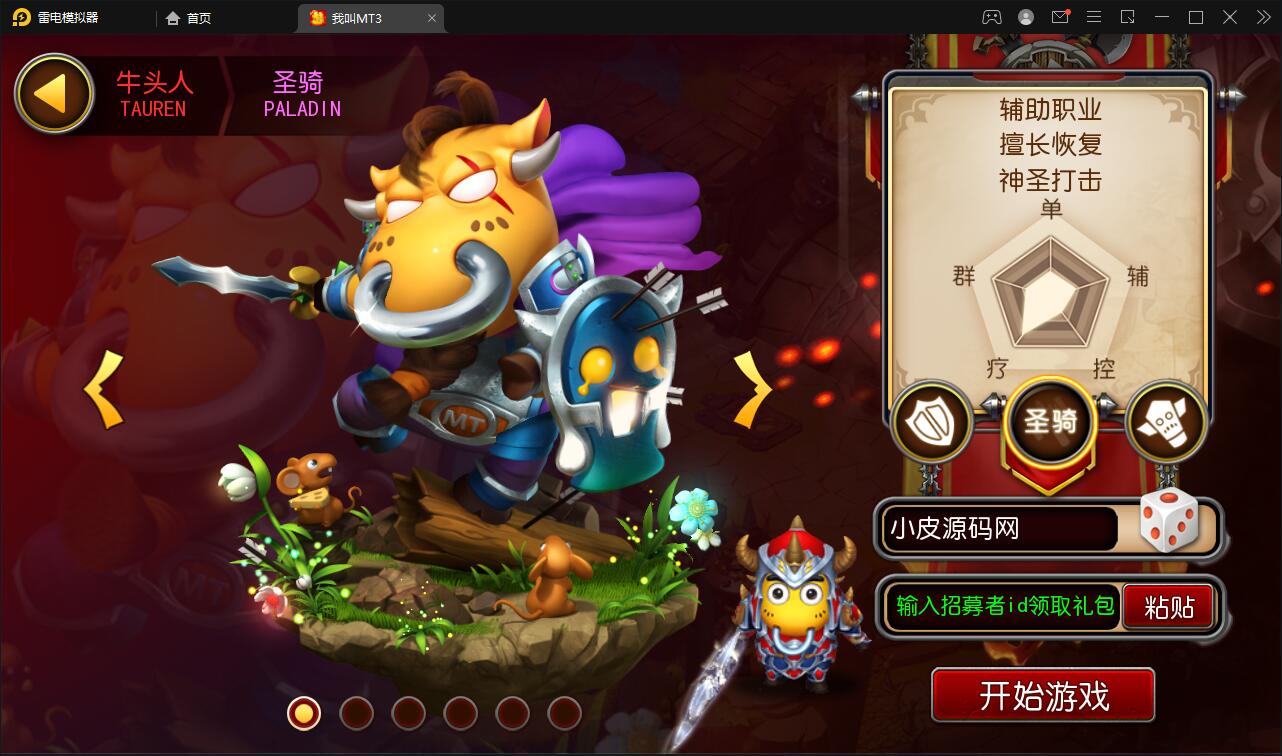Click the 粘贴 paste button
Screen dimensions: 1282x756
coord(1168,606)
